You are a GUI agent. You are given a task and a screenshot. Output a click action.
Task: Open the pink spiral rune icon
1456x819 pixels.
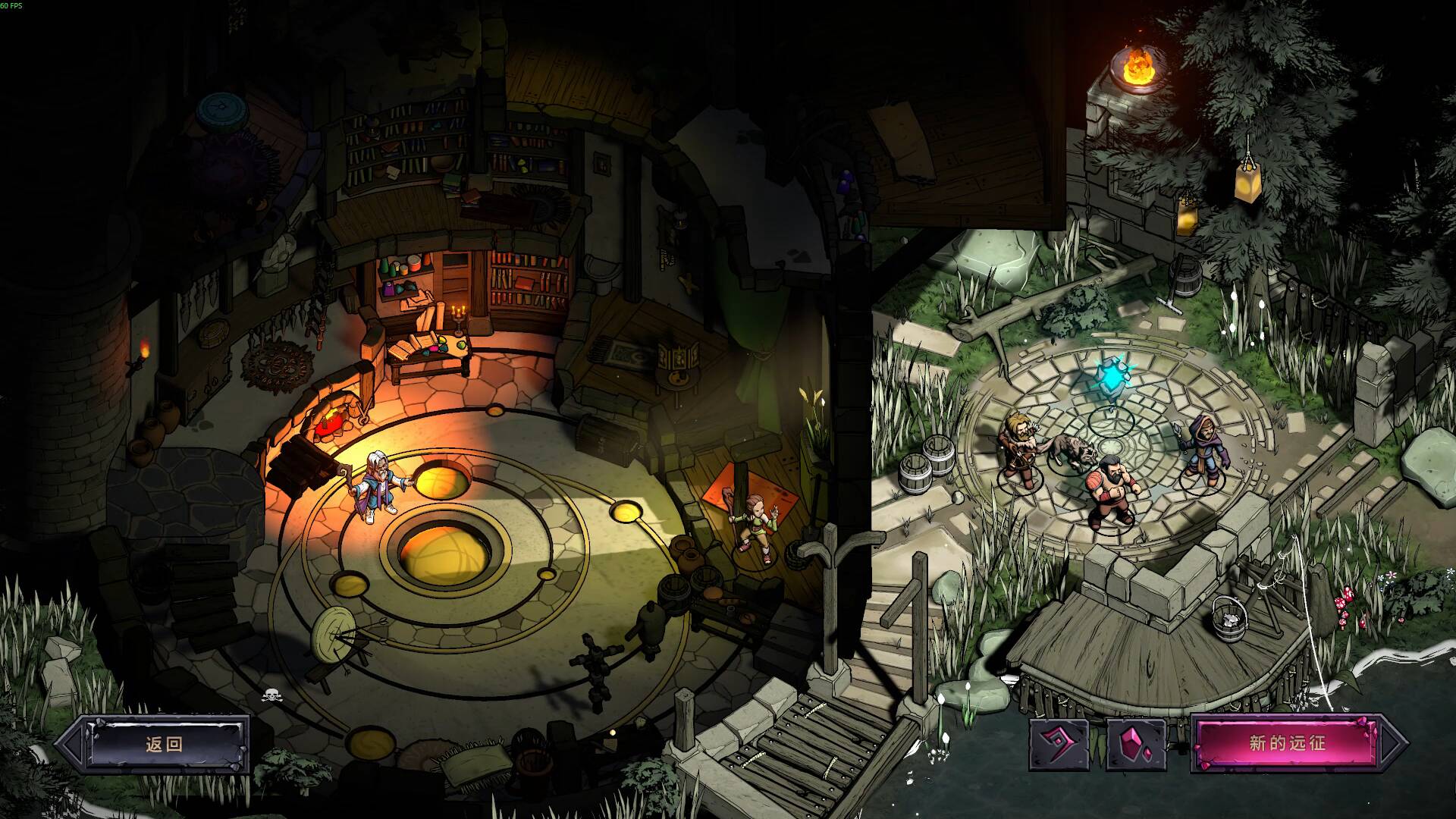click(x=1059, y=744)
